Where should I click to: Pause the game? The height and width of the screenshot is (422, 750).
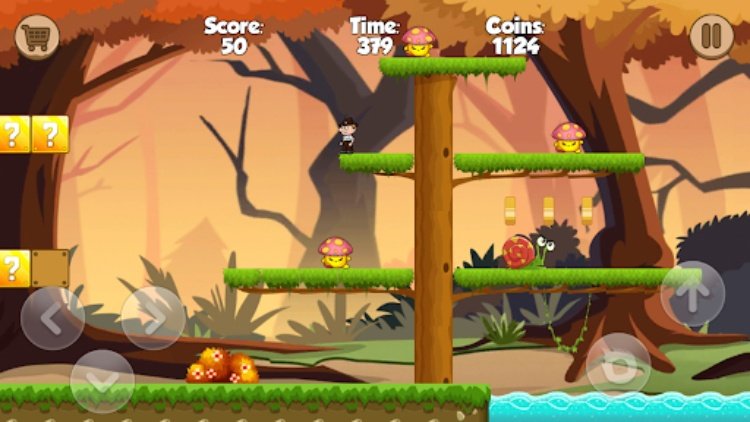(711, 37)
